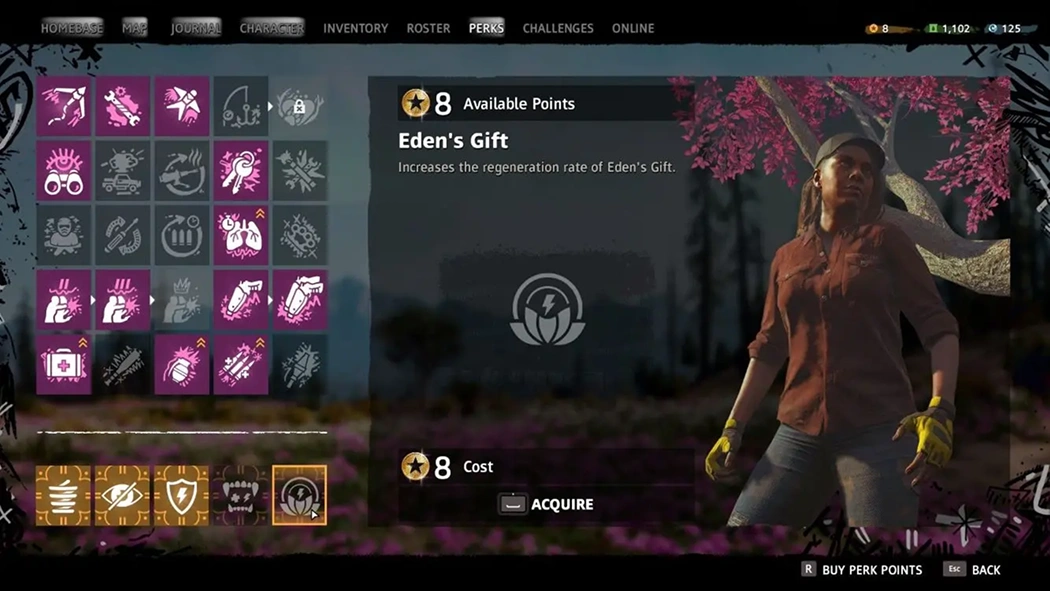Go to the Roster tab

click(x=428, y=28)
